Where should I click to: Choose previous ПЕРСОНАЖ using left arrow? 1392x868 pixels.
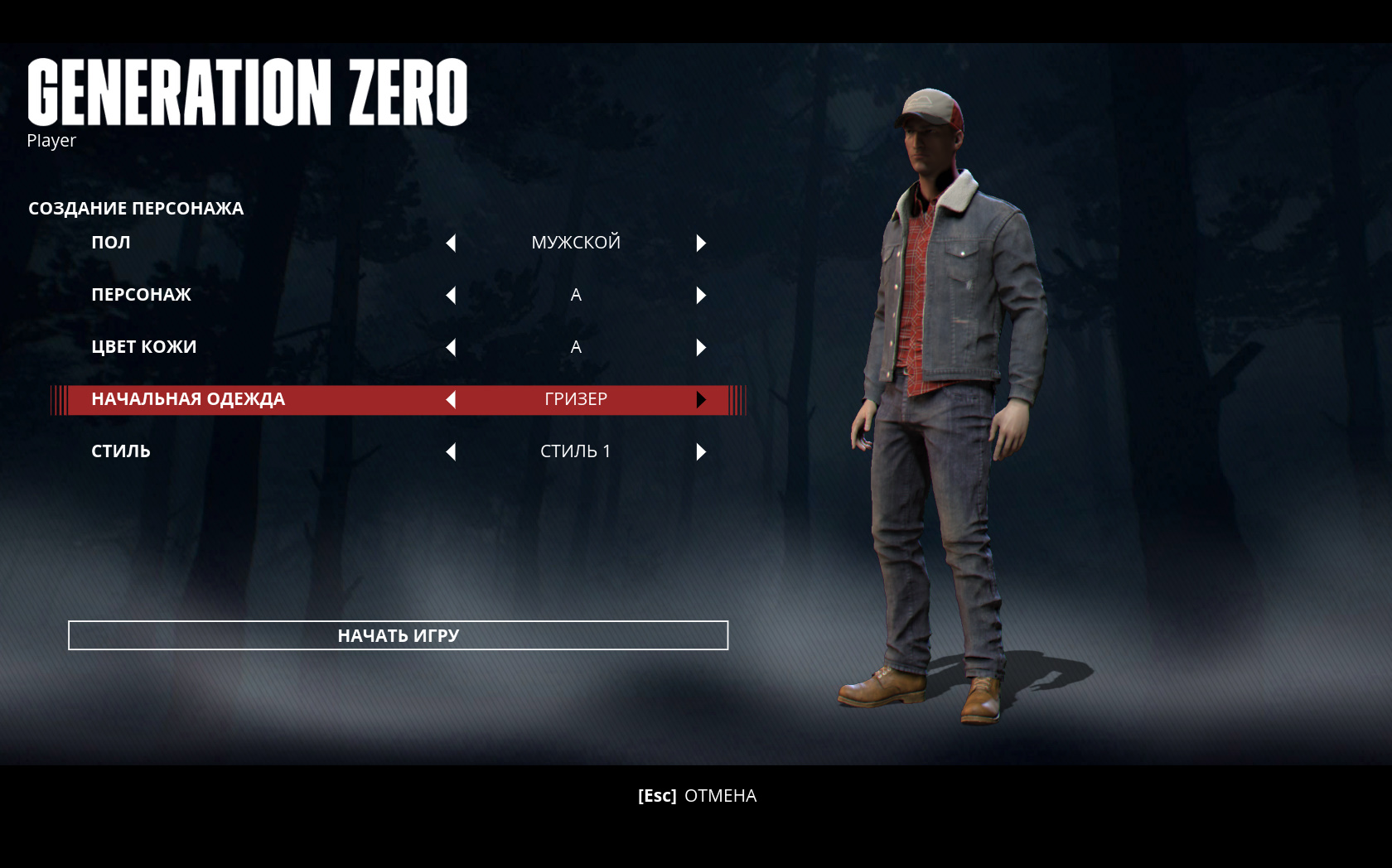coord(451,295)
